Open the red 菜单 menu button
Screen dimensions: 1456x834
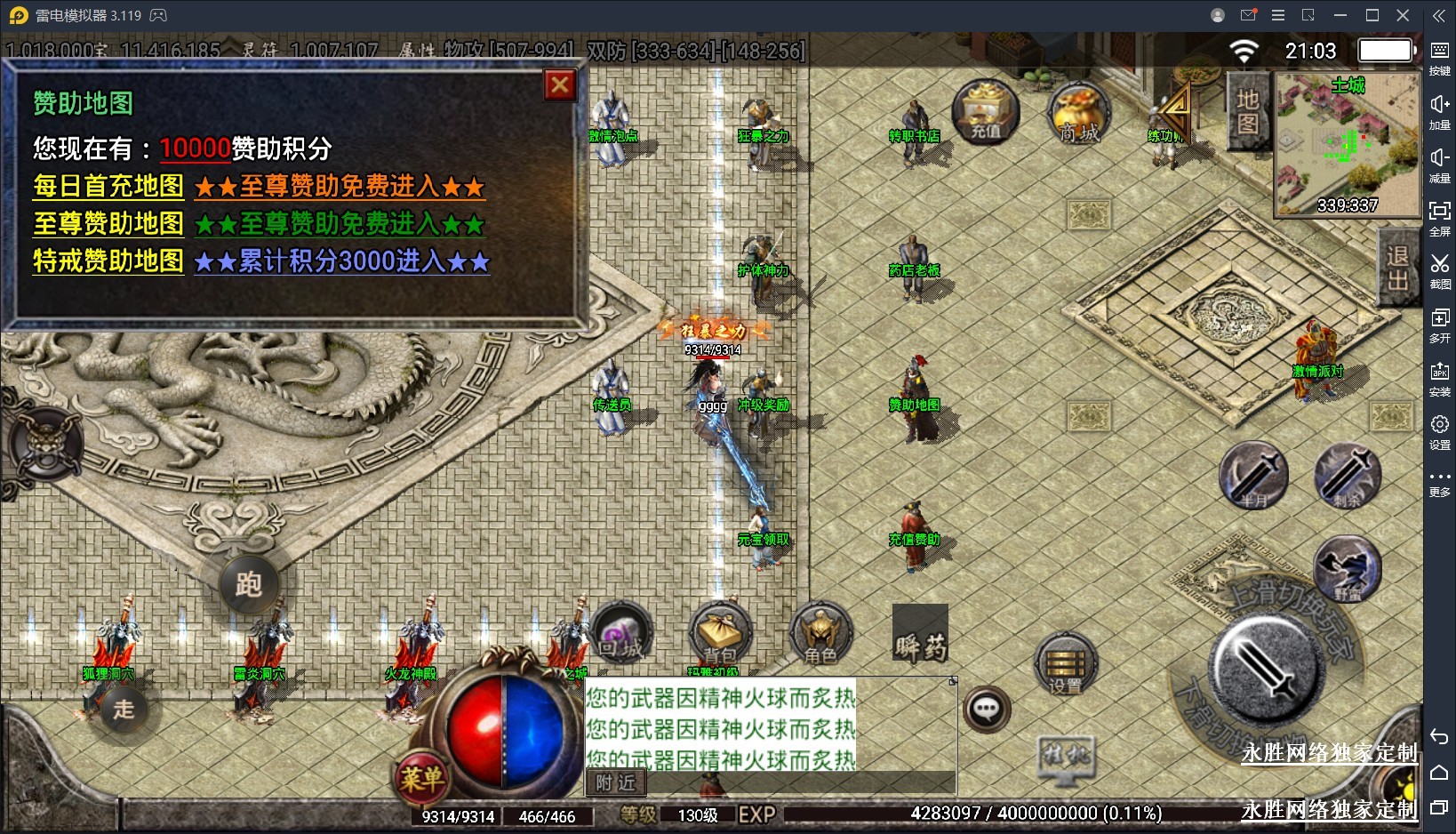(x=421, y=779)
